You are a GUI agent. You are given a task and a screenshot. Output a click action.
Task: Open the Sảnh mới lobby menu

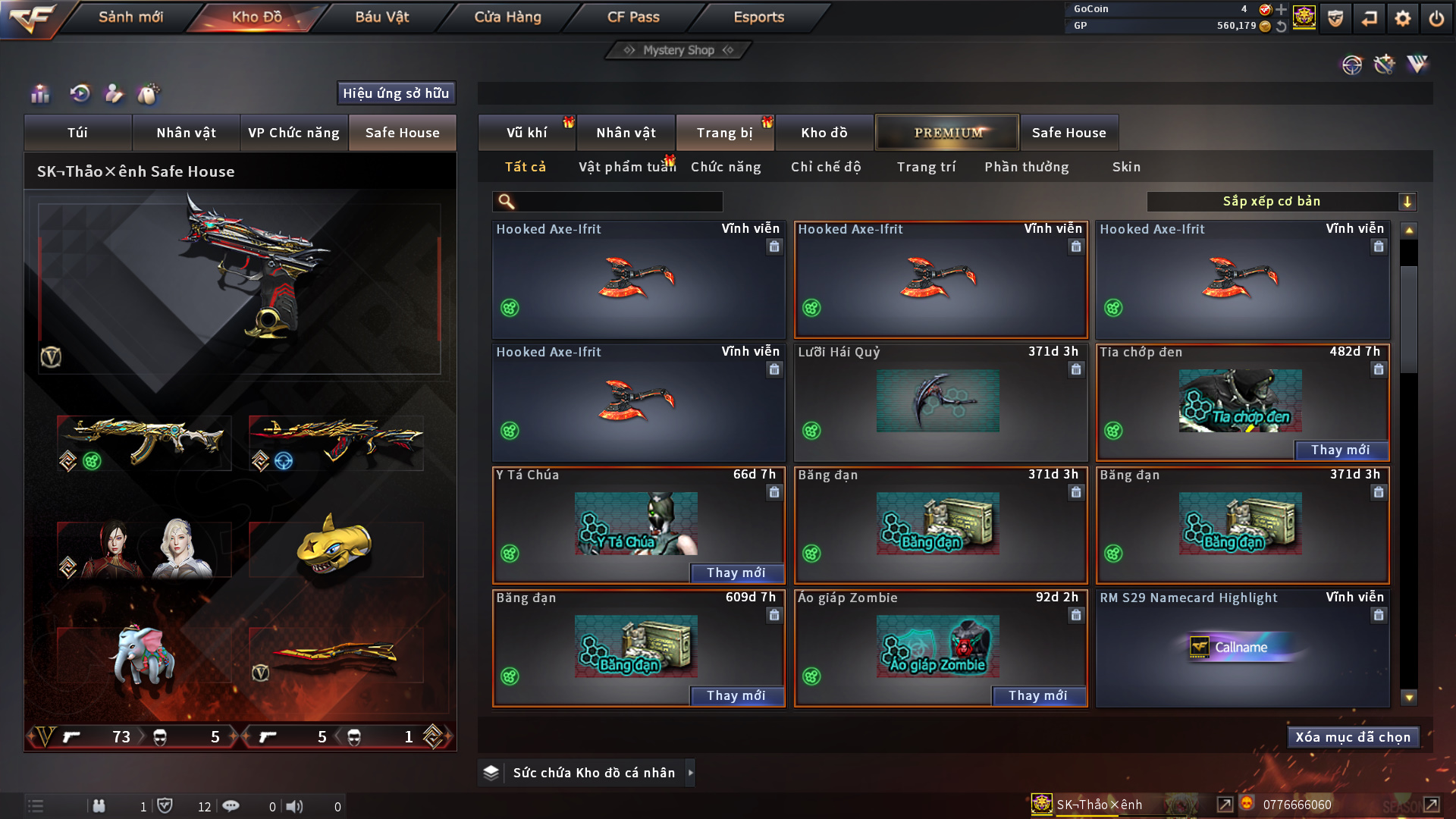130,17
